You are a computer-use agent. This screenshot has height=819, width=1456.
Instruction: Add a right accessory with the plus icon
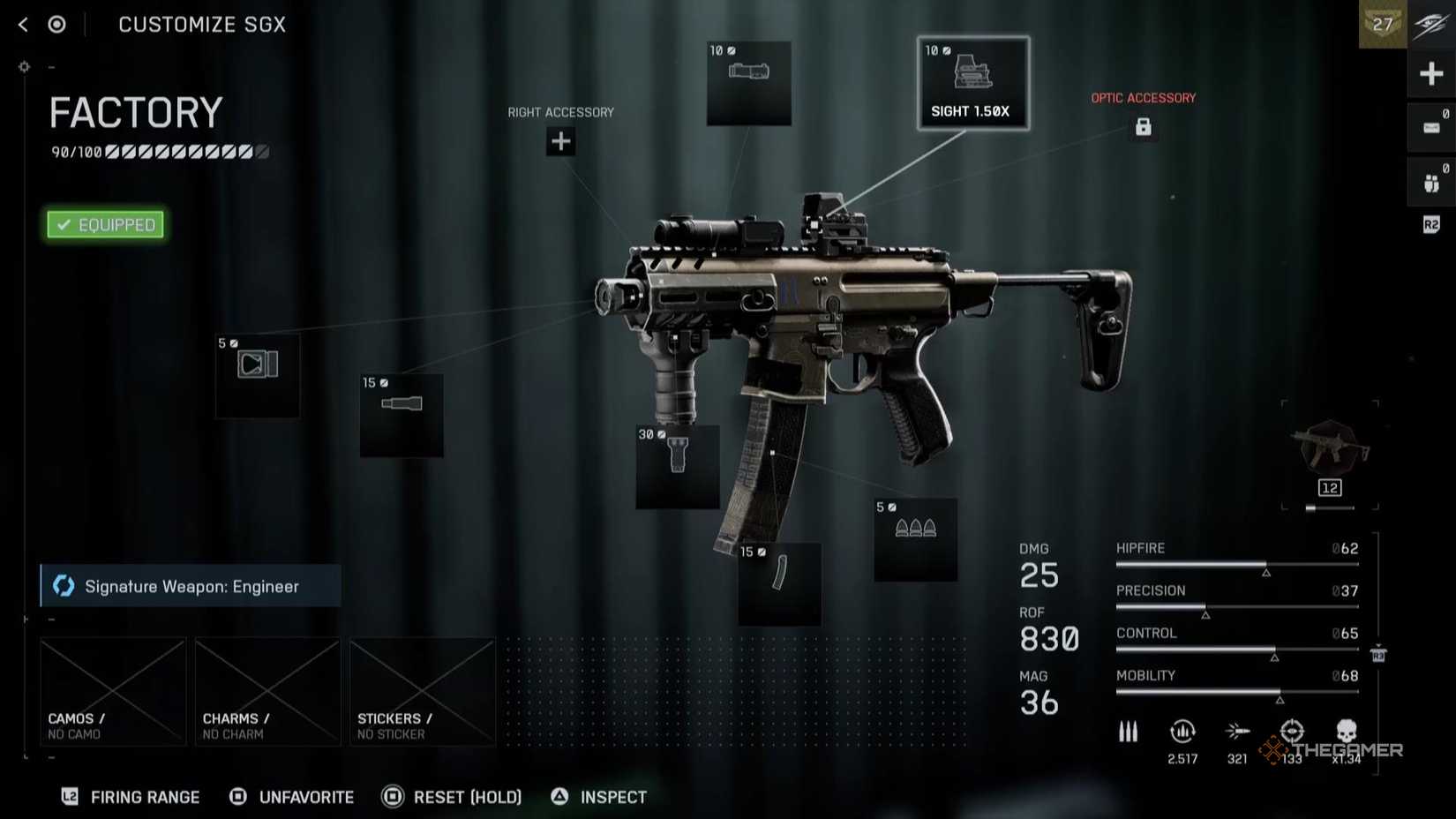[x=560, y=141]
